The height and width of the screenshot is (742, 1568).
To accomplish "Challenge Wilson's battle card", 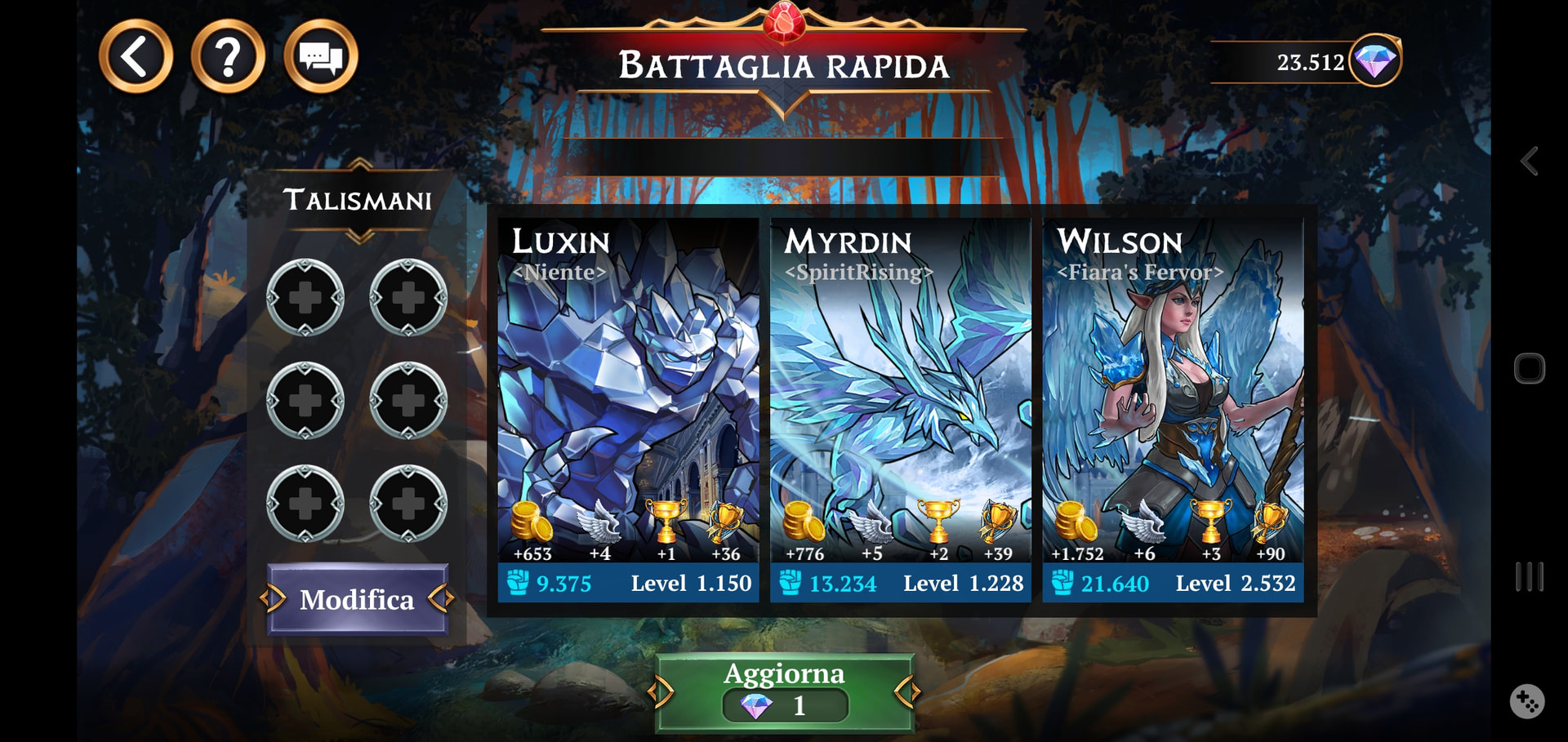I will click(1173, 408).
